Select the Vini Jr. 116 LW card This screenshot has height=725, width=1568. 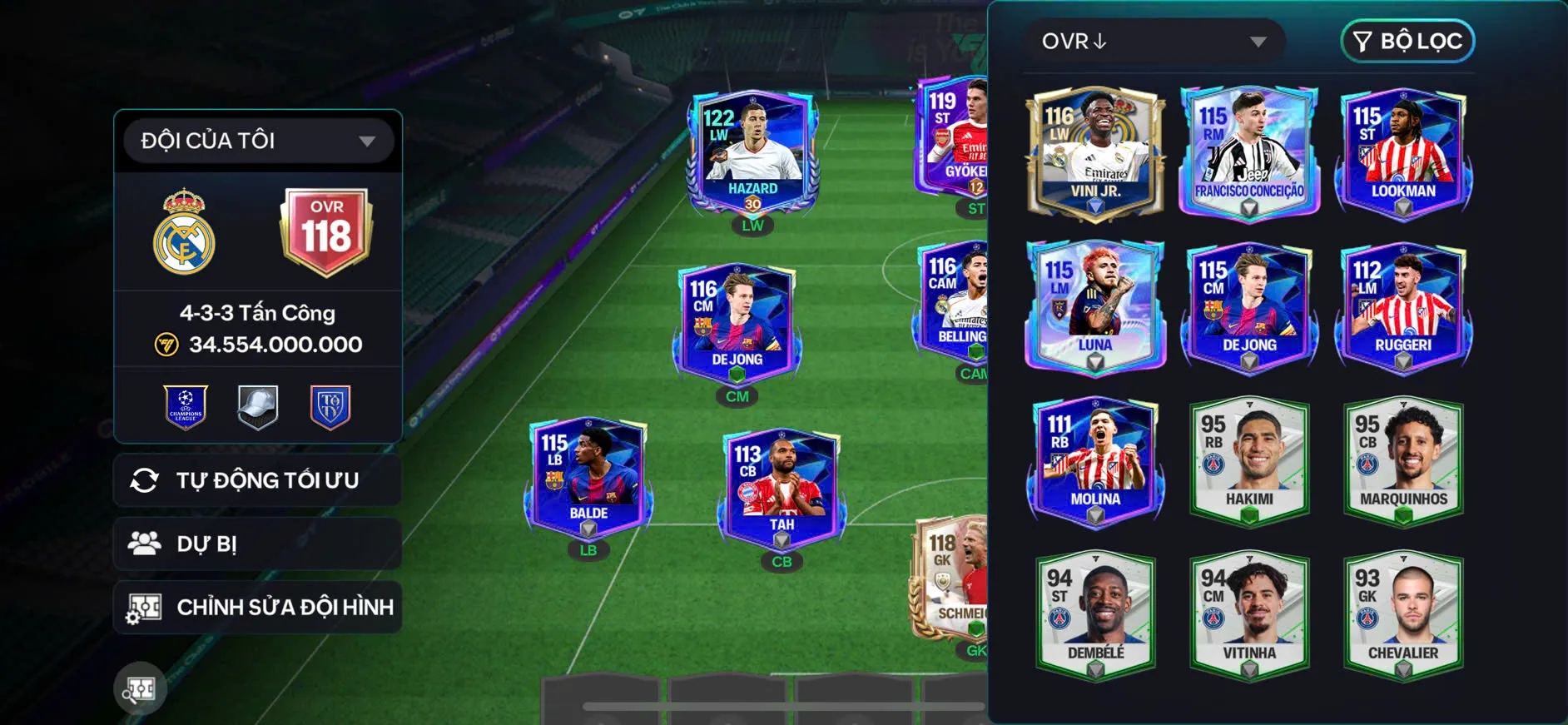1095,154
